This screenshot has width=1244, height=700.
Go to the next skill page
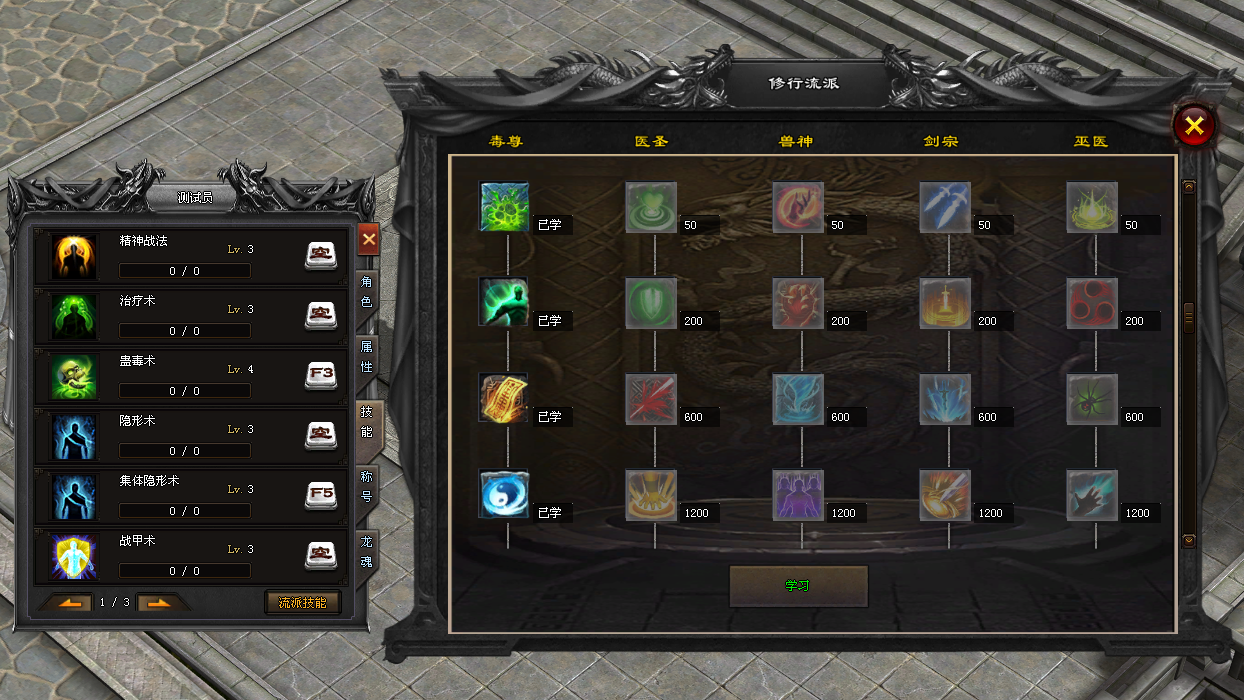point(159,603)
